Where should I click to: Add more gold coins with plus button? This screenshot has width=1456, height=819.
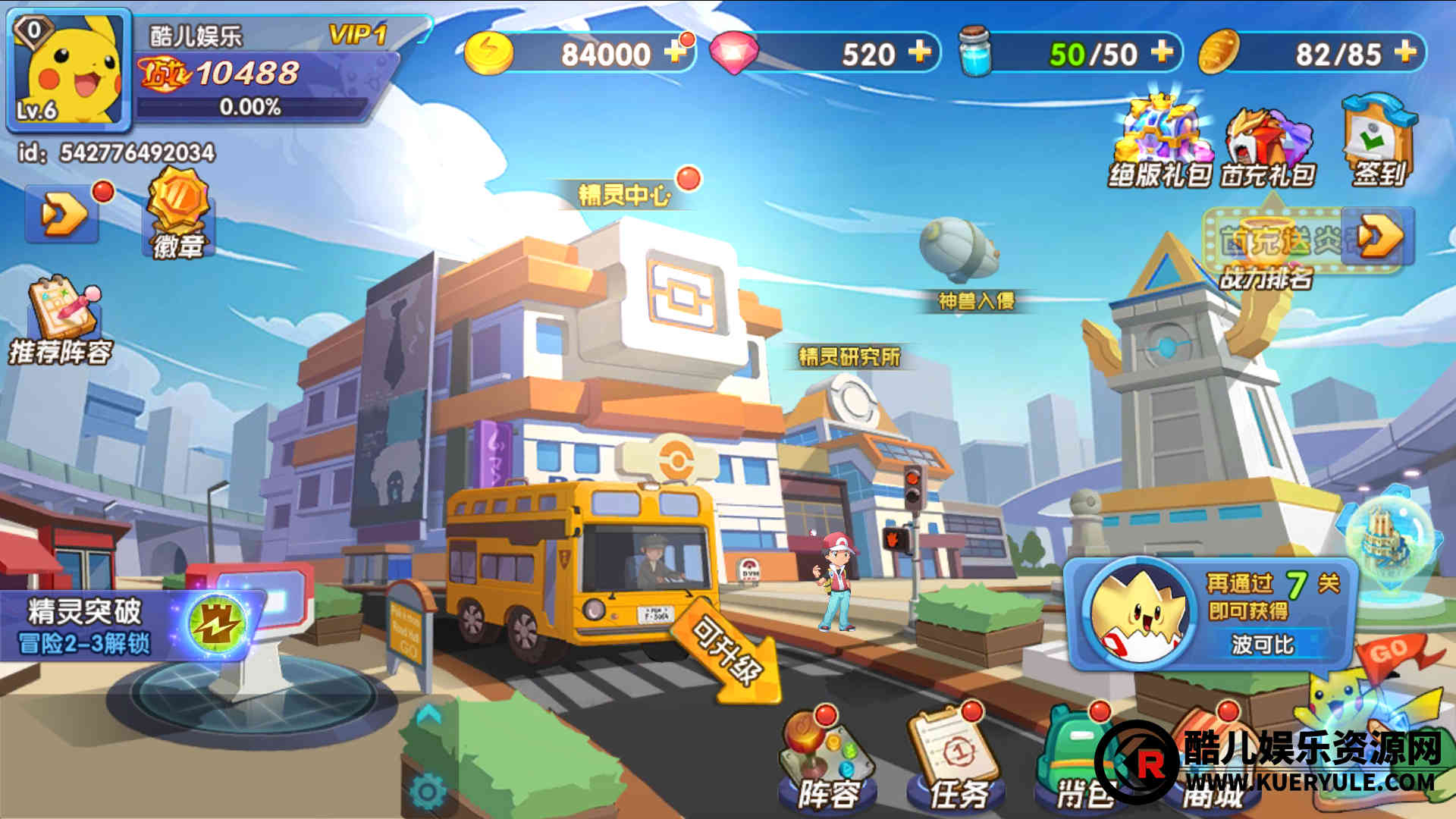(x=674, y=52)
